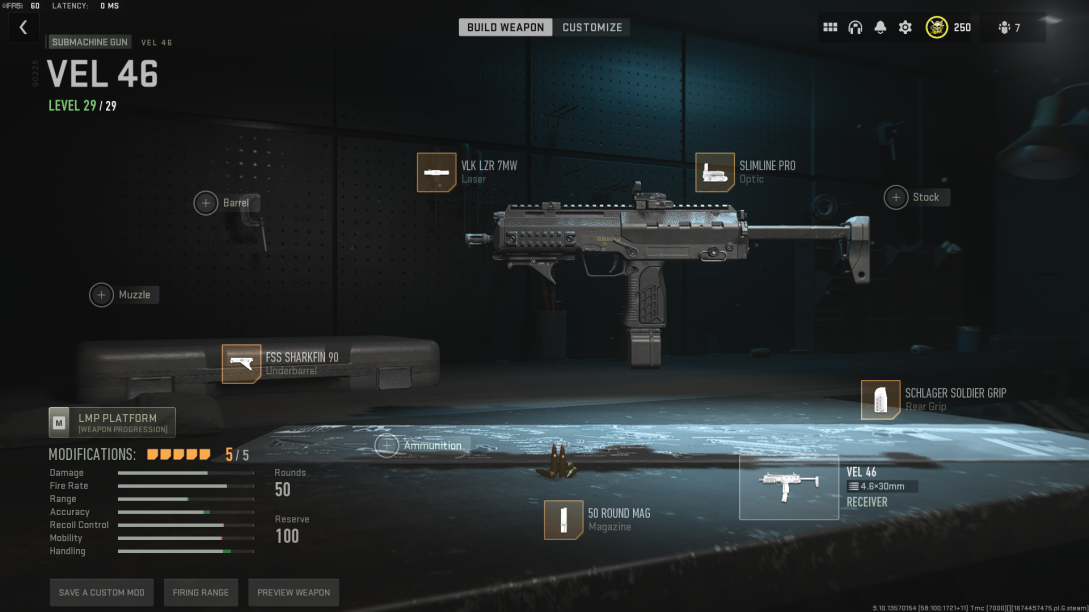The height and width of the screenshot is (612, 1089).
Task: Add a Stock attachment
Action: click(896, 197)
